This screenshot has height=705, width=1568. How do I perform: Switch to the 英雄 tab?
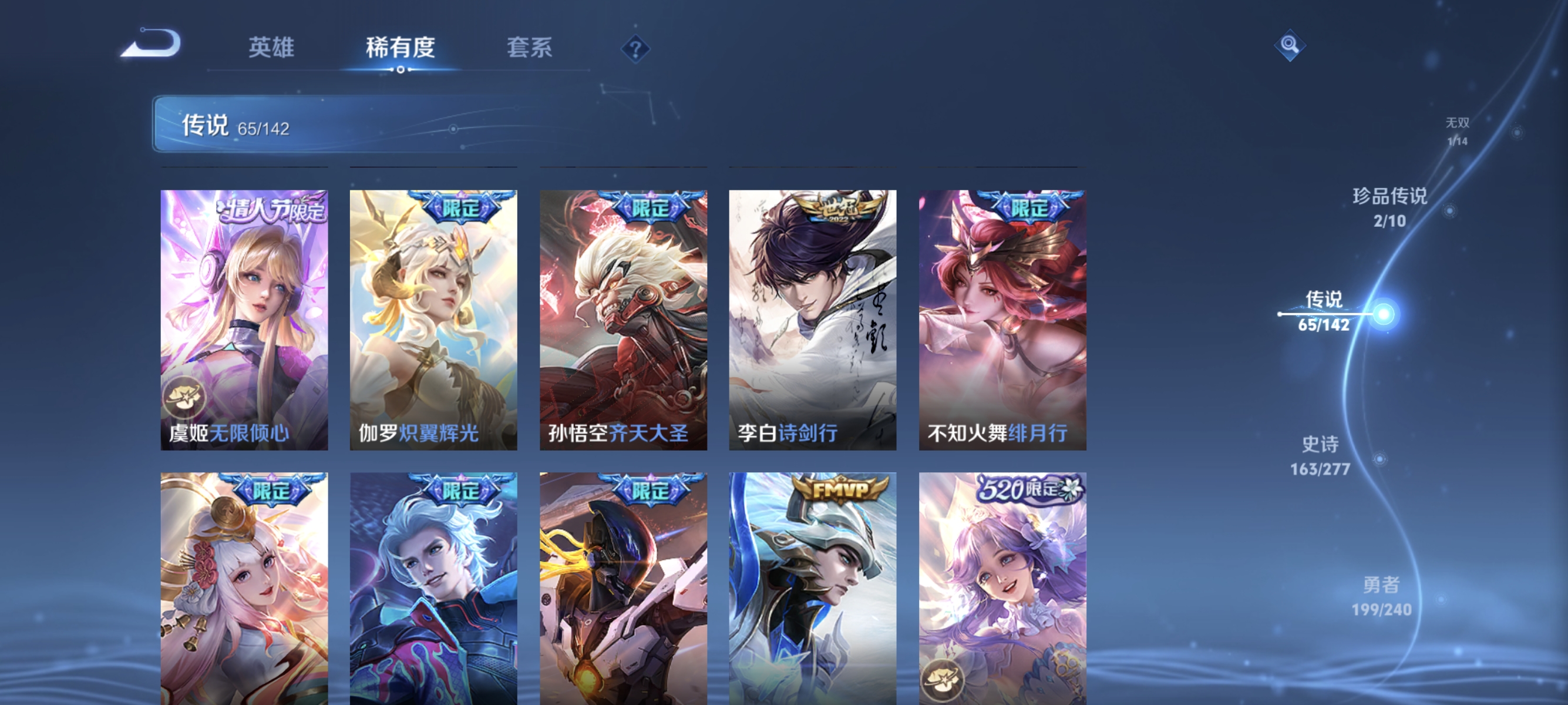click(x=271, y=49)
